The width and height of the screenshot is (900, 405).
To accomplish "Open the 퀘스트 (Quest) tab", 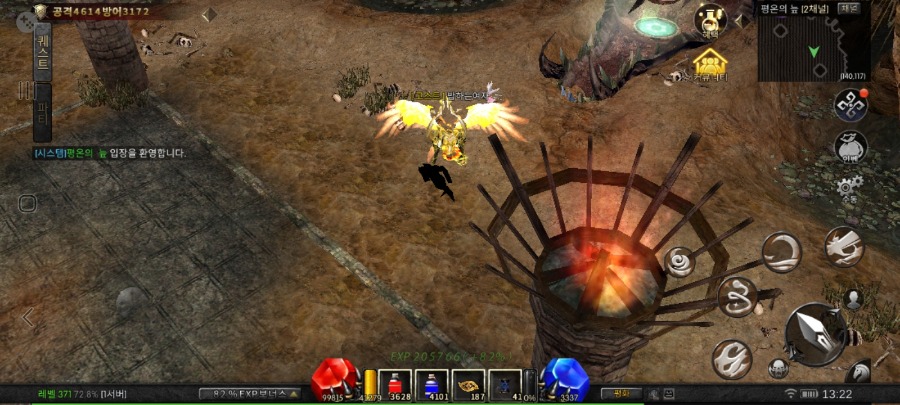I will (x=44, y=49).
